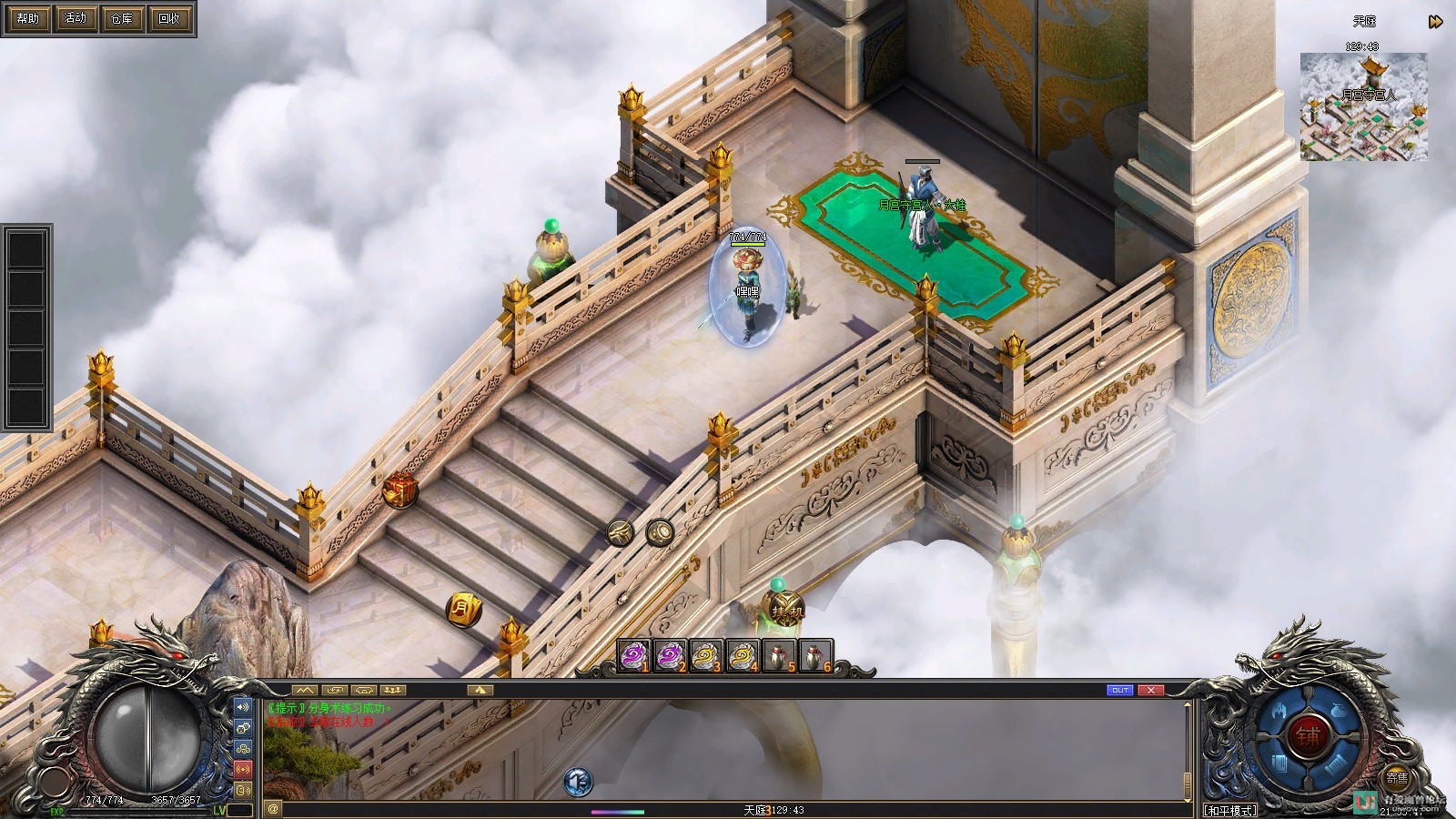The width and height of the screenshot is (1456, 819).
Task: Open the 寄售 consignment button
Action: (1397, 779)
